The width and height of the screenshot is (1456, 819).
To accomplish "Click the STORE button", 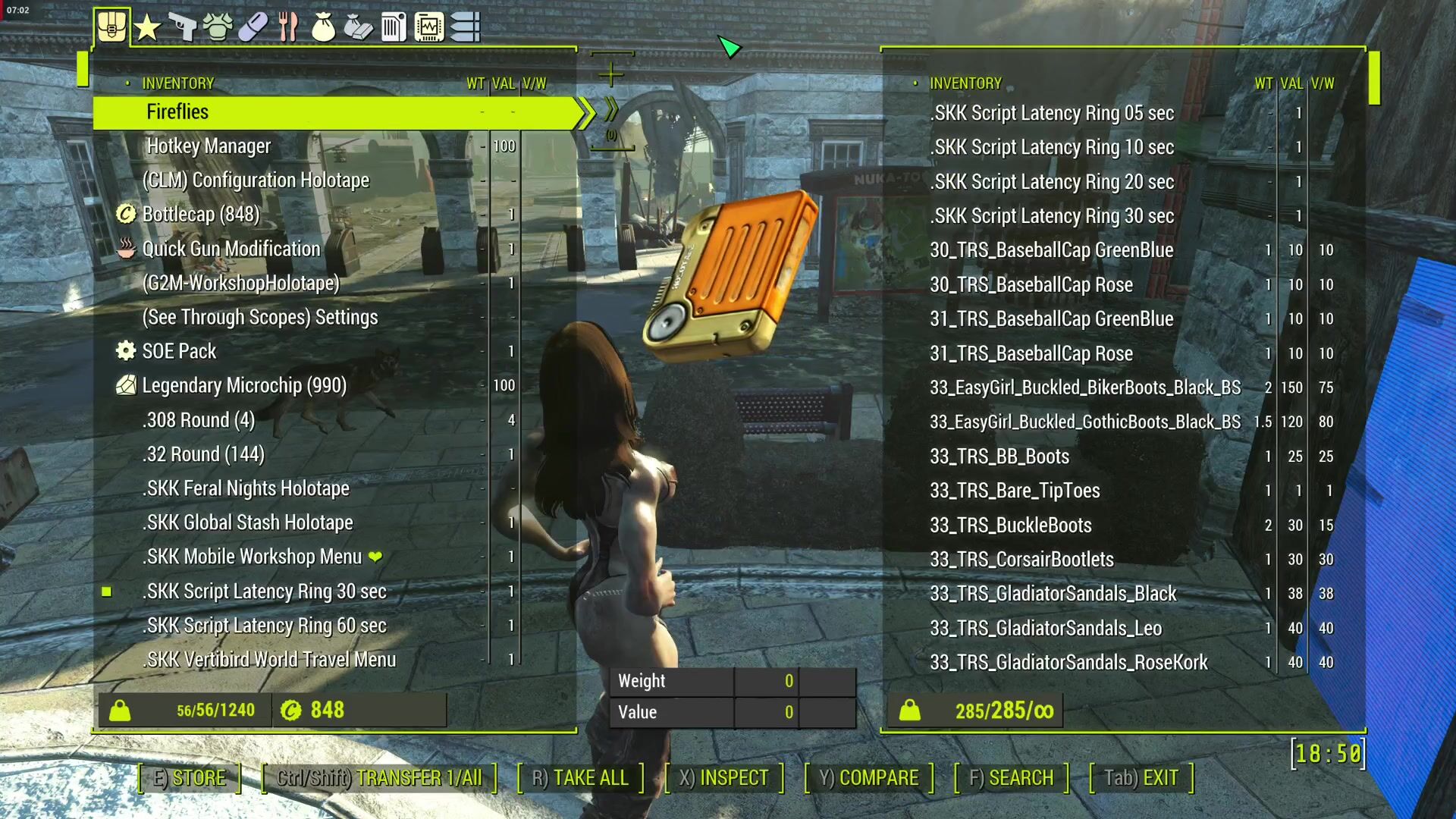I will pos(190,778).
